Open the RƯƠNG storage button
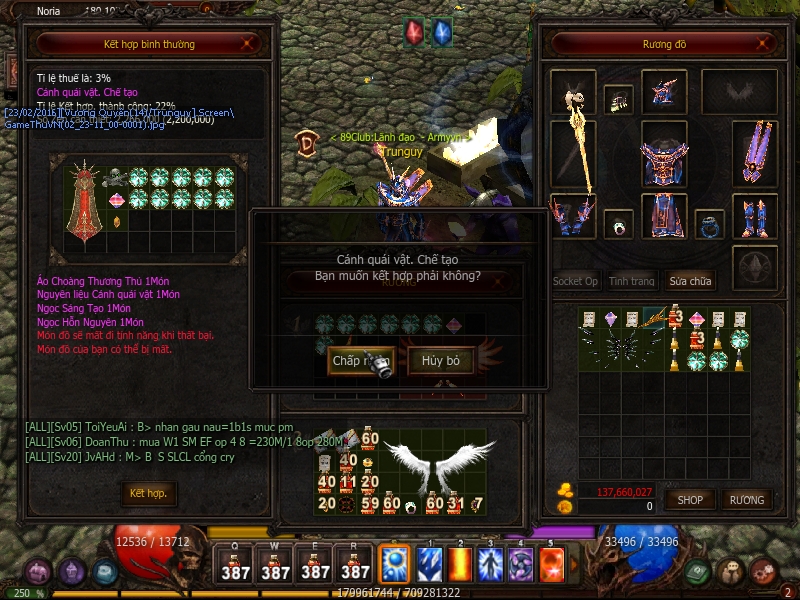Viewport: 800px width, 600px height. coord(746,499)
